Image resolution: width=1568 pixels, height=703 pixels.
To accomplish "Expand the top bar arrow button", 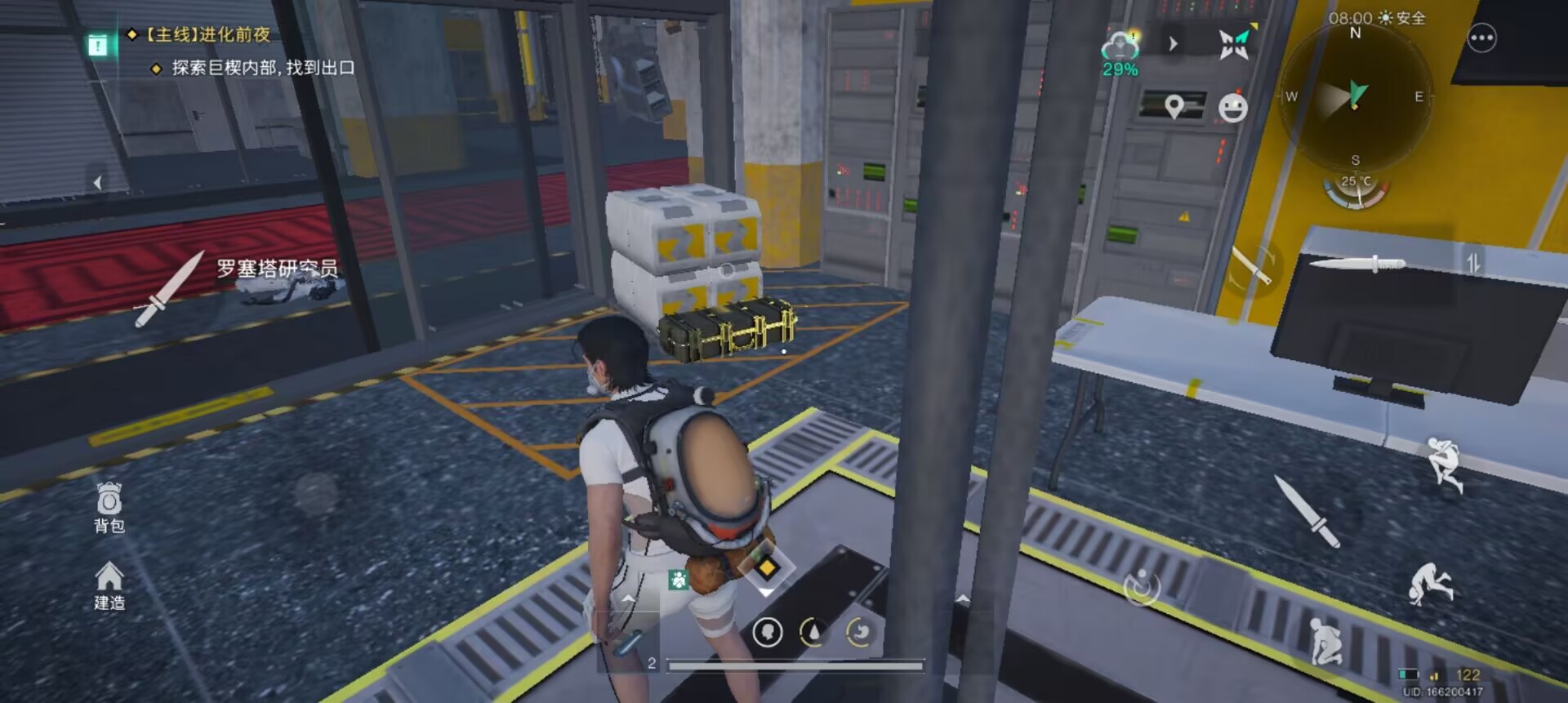I will pos(1174,43).
